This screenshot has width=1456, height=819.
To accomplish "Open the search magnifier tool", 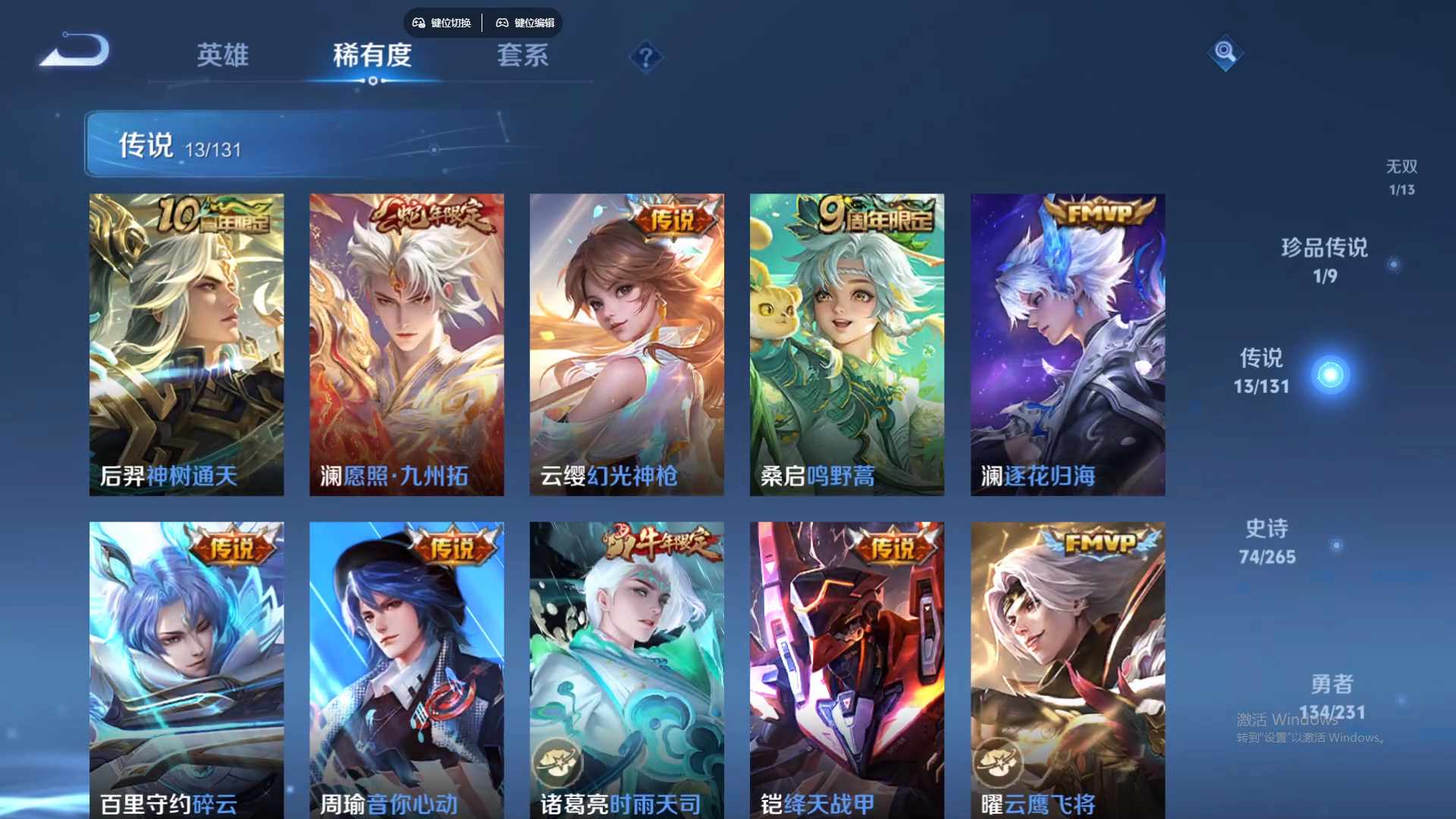I will (x=1226, y=53).
